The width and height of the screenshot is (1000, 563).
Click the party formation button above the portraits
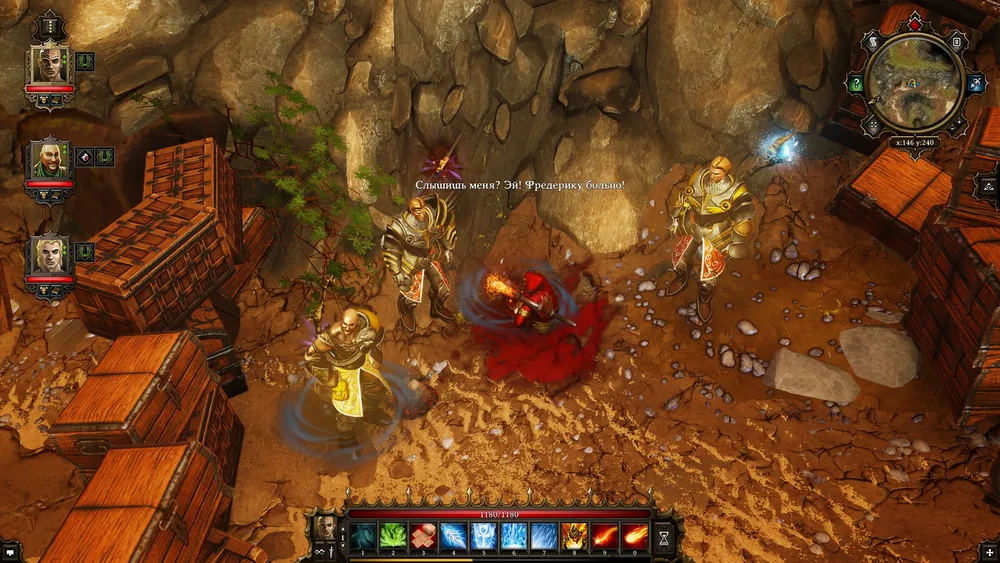pos(49,24)
